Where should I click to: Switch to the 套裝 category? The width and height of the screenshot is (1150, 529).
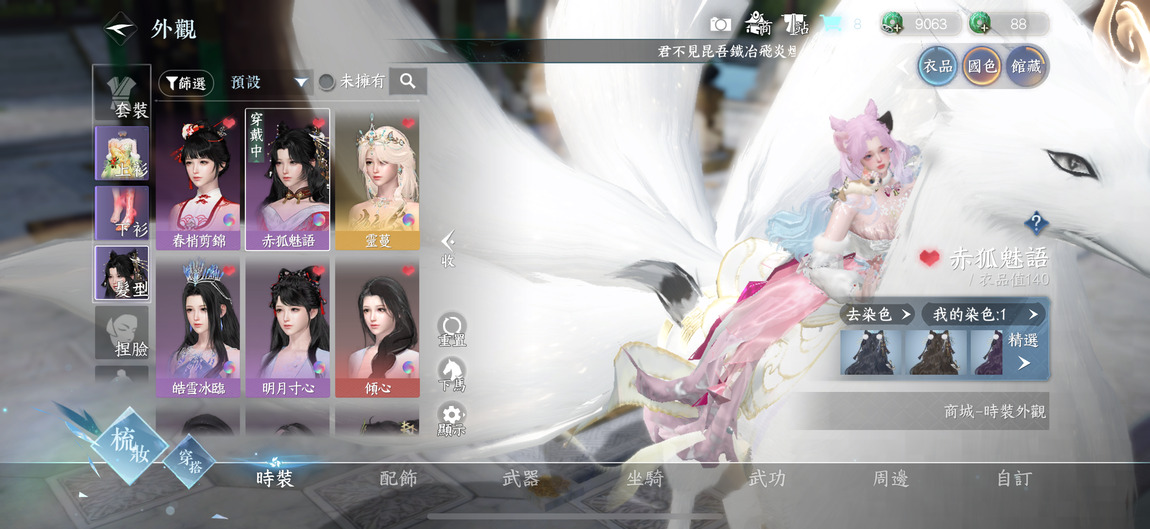(122, 94)
